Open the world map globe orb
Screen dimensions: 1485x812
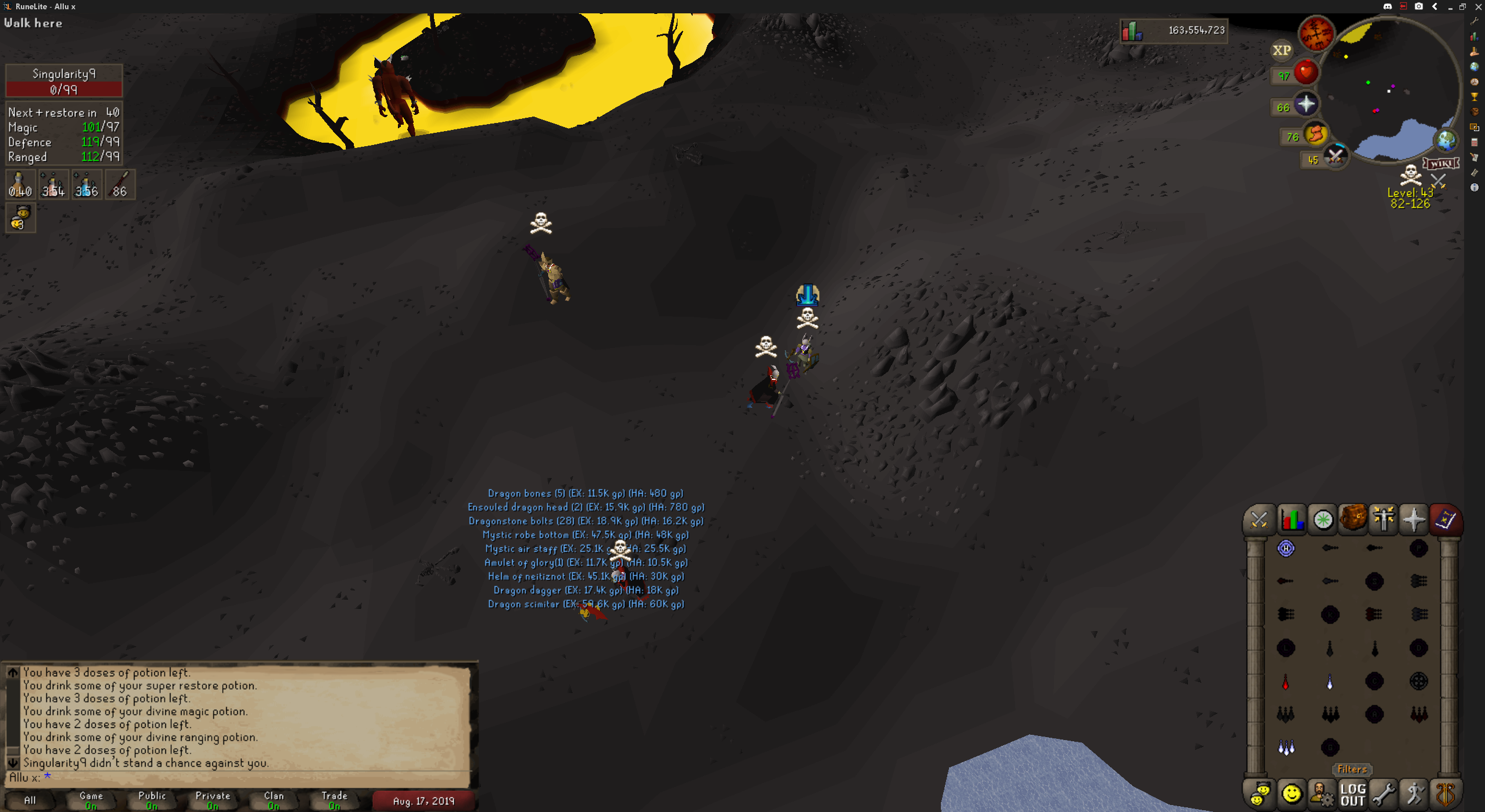click(1446, 140)
